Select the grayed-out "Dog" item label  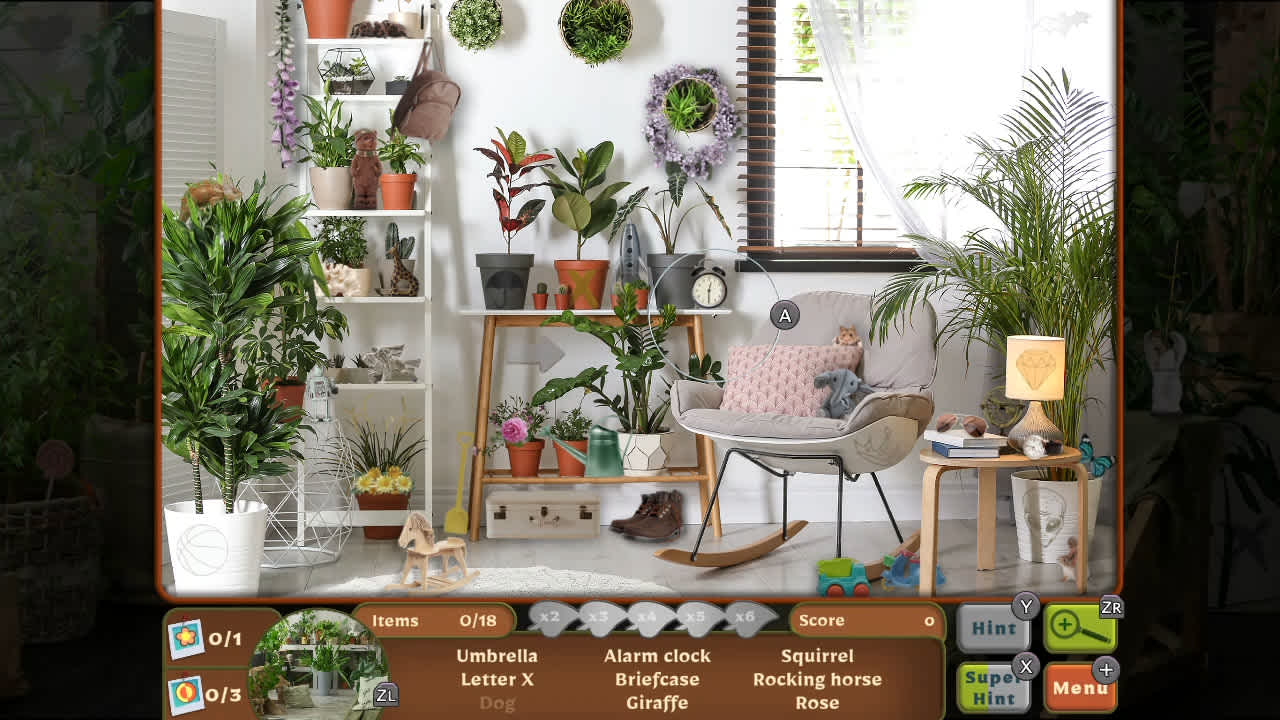pos(498,703)
